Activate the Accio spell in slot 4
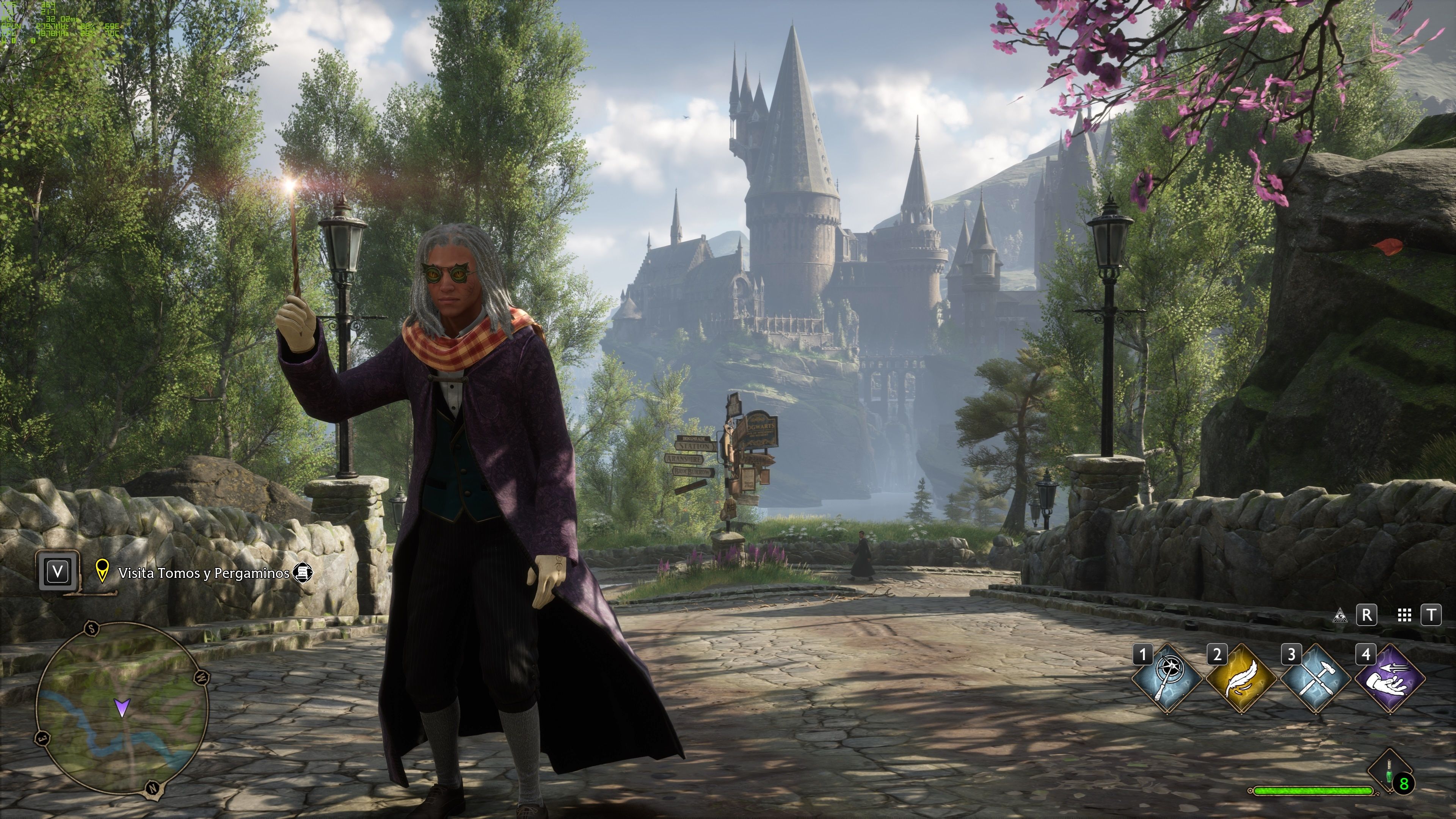The image size is (1456, 819). pyautogui.click(x=1390, y=679)
